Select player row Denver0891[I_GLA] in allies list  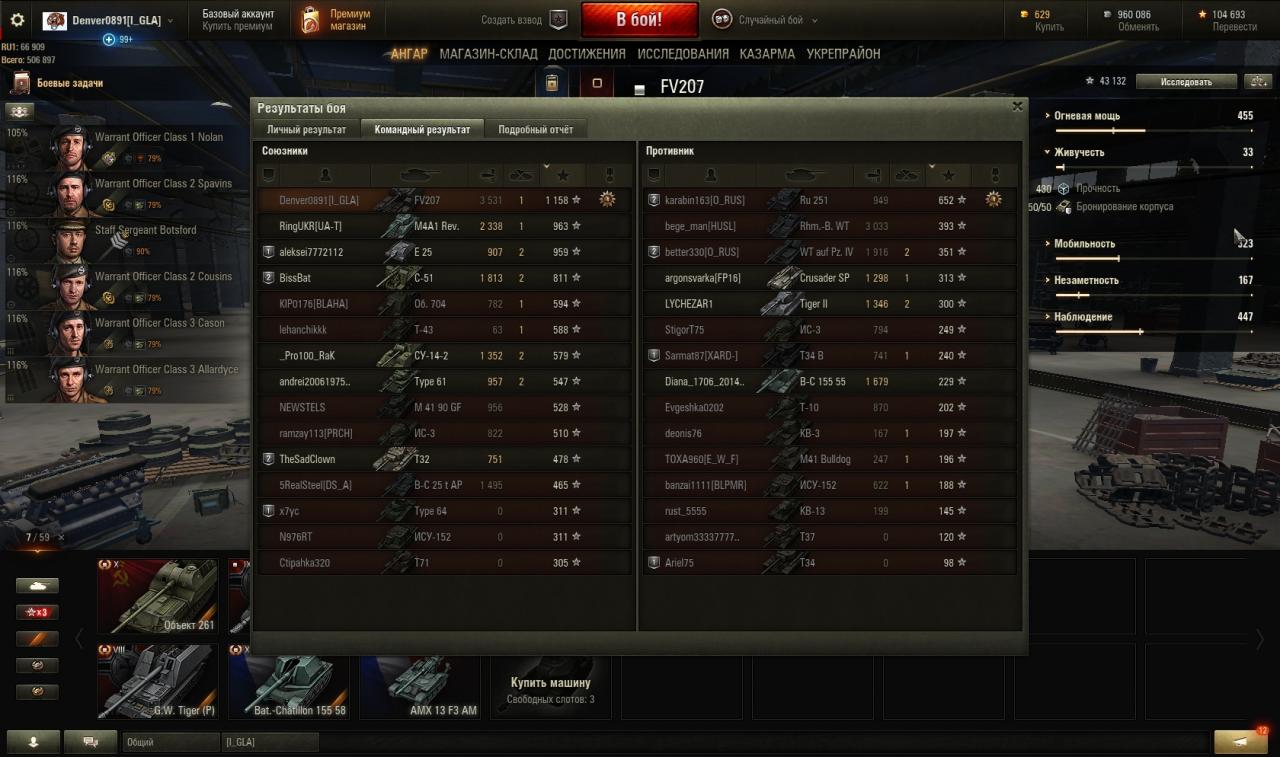318,200
